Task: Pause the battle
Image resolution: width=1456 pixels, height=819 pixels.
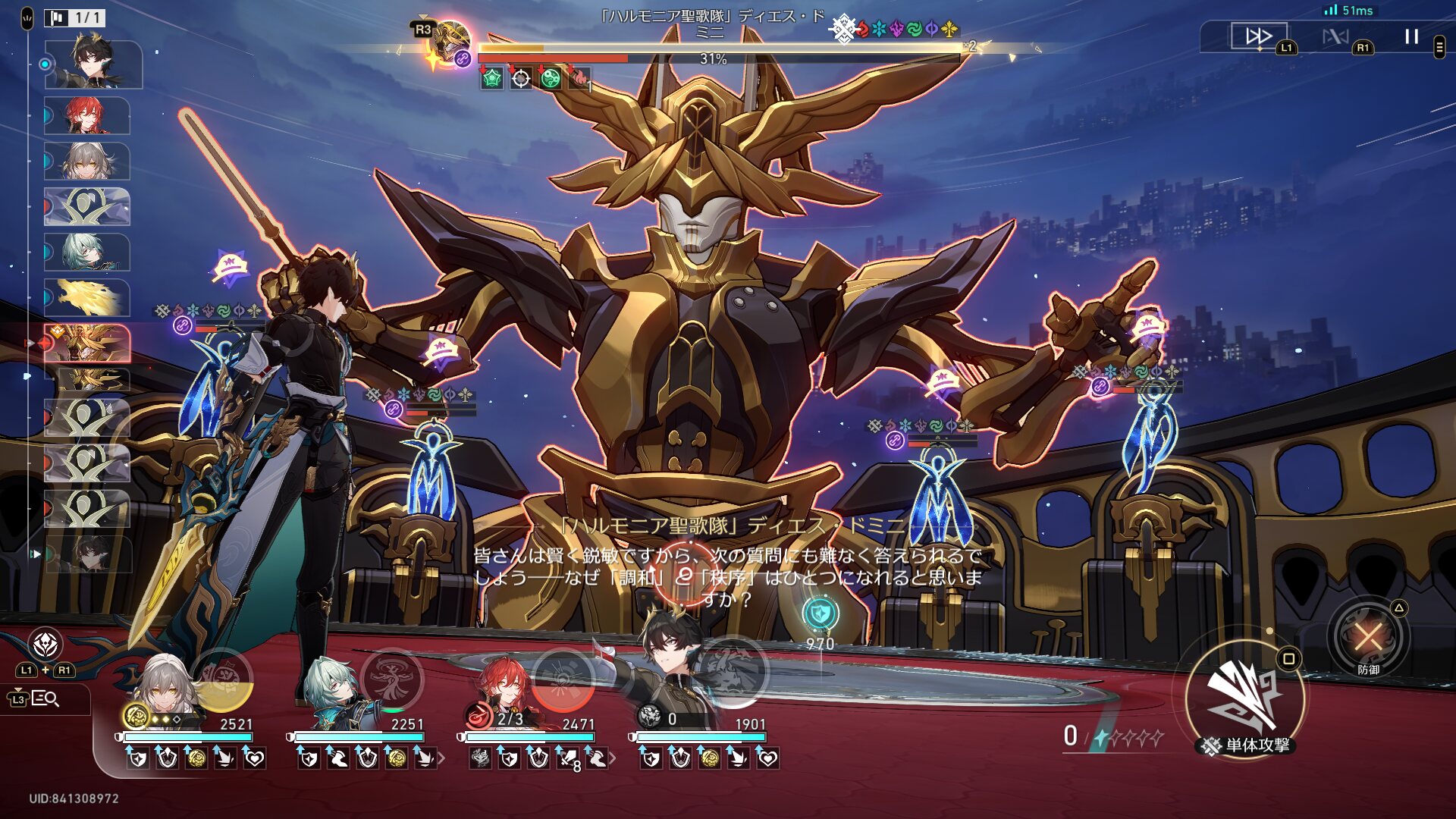Action: 1411,36
